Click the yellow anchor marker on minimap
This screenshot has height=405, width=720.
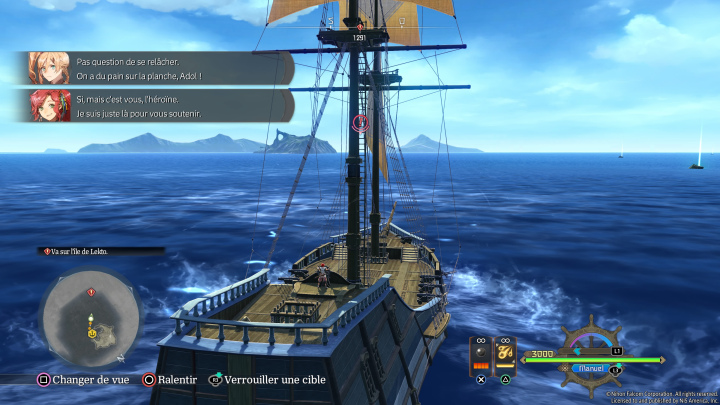pyautogui.click(x=92, y=333)
